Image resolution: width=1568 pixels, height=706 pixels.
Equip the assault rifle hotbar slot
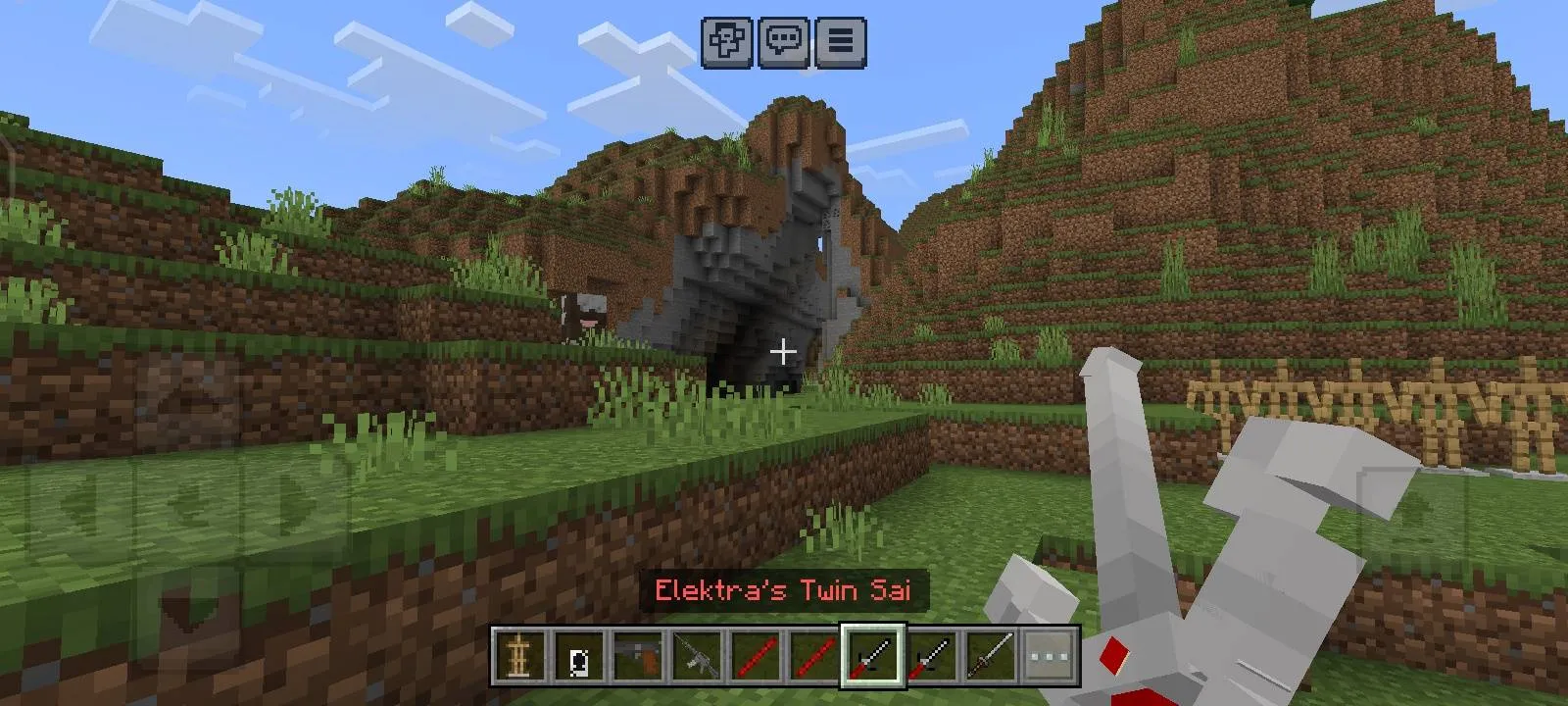696,654
